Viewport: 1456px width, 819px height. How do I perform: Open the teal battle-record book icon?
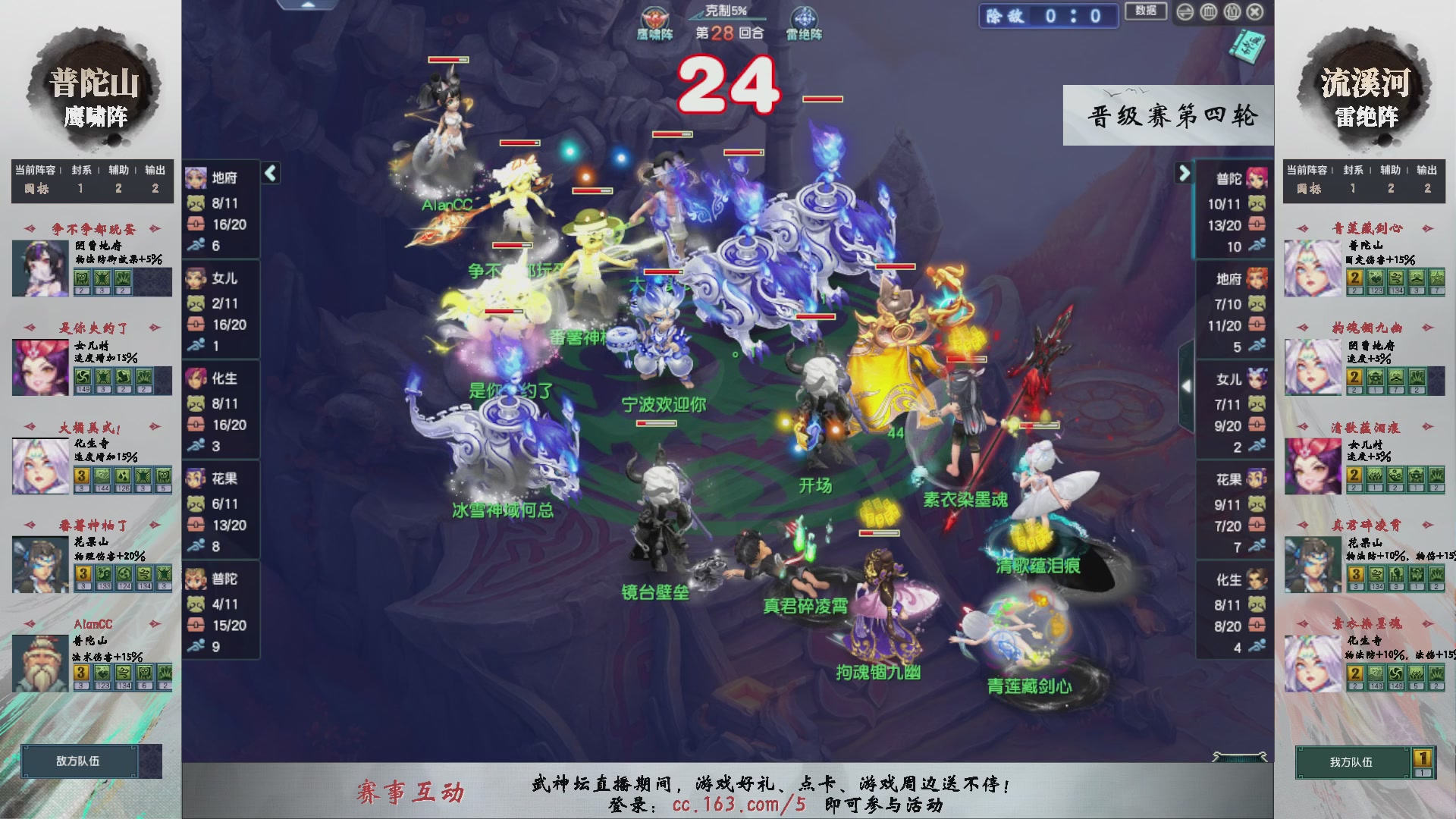pyautogui.click(x=1246, y=47)
